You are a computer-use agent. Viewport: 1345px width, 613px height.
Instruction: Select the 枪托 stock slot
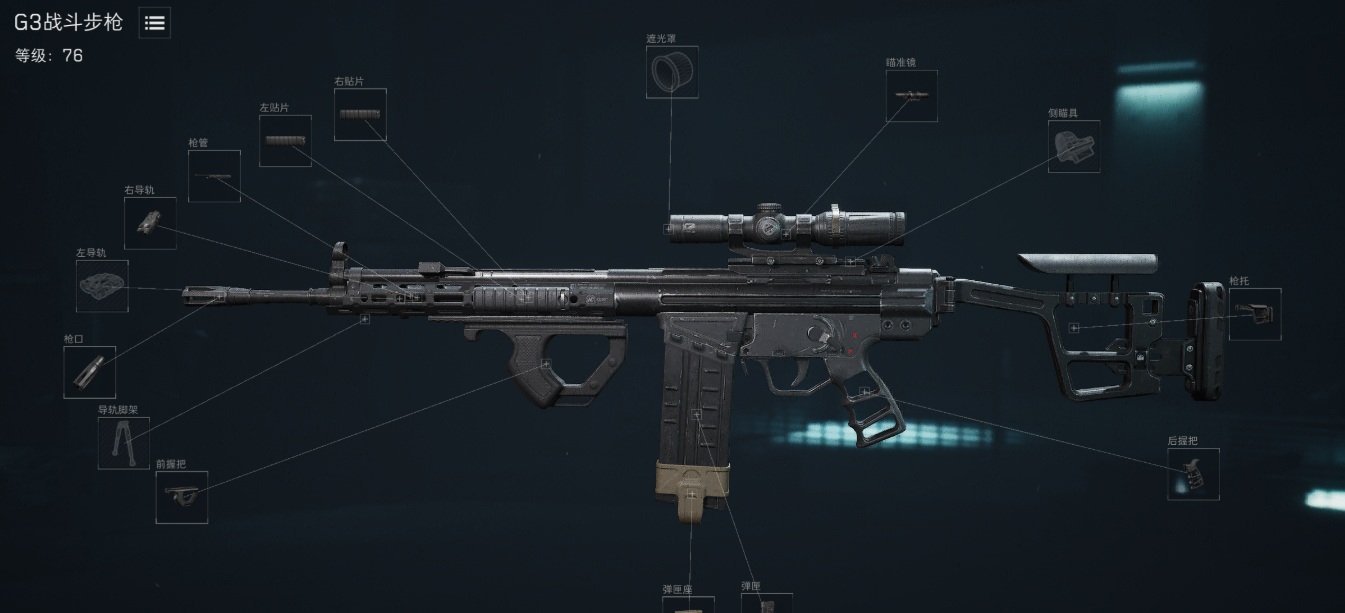(1255, 314)
